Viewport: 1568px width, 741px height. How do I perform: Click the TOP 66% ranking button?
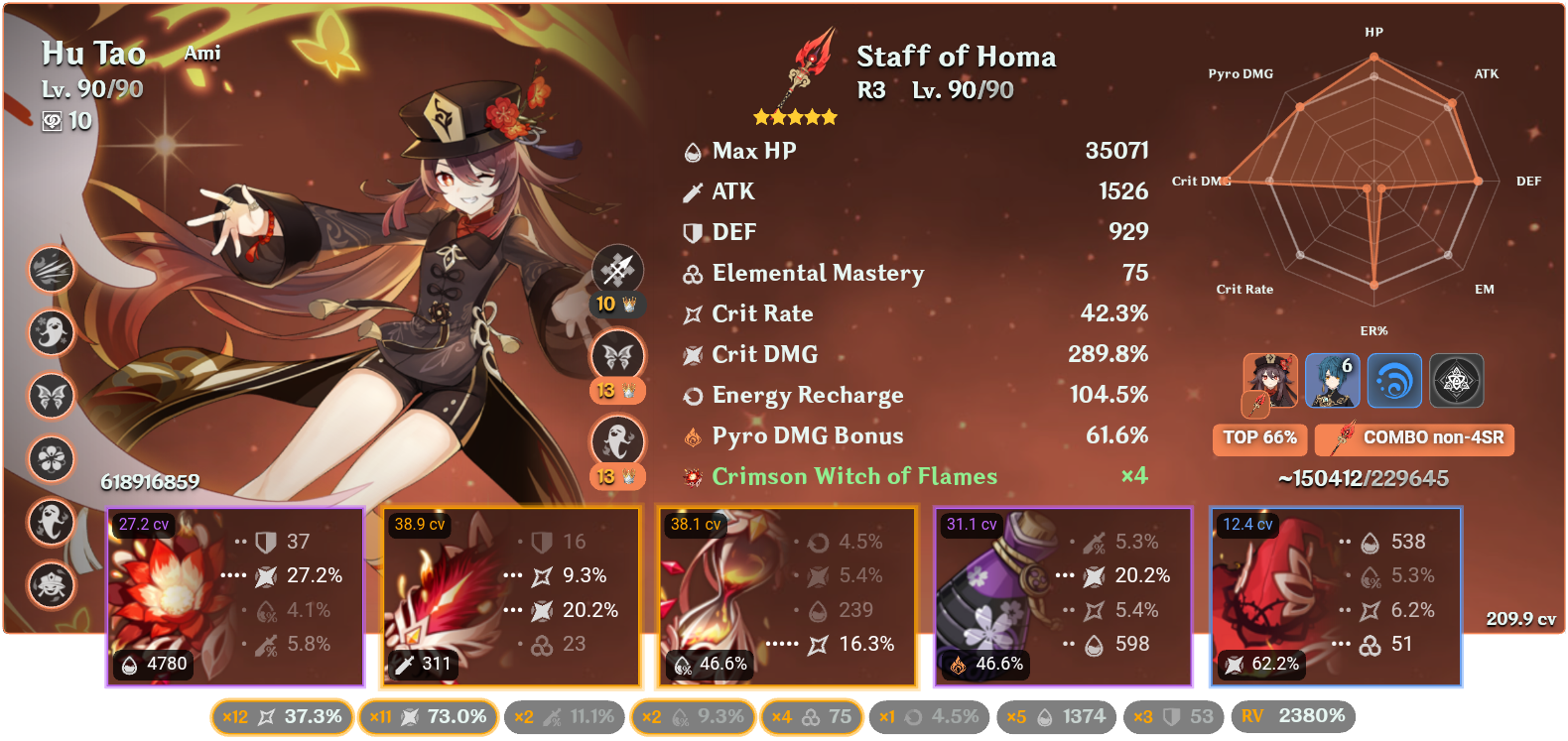pyautogui.click(x=1259, y=437)
